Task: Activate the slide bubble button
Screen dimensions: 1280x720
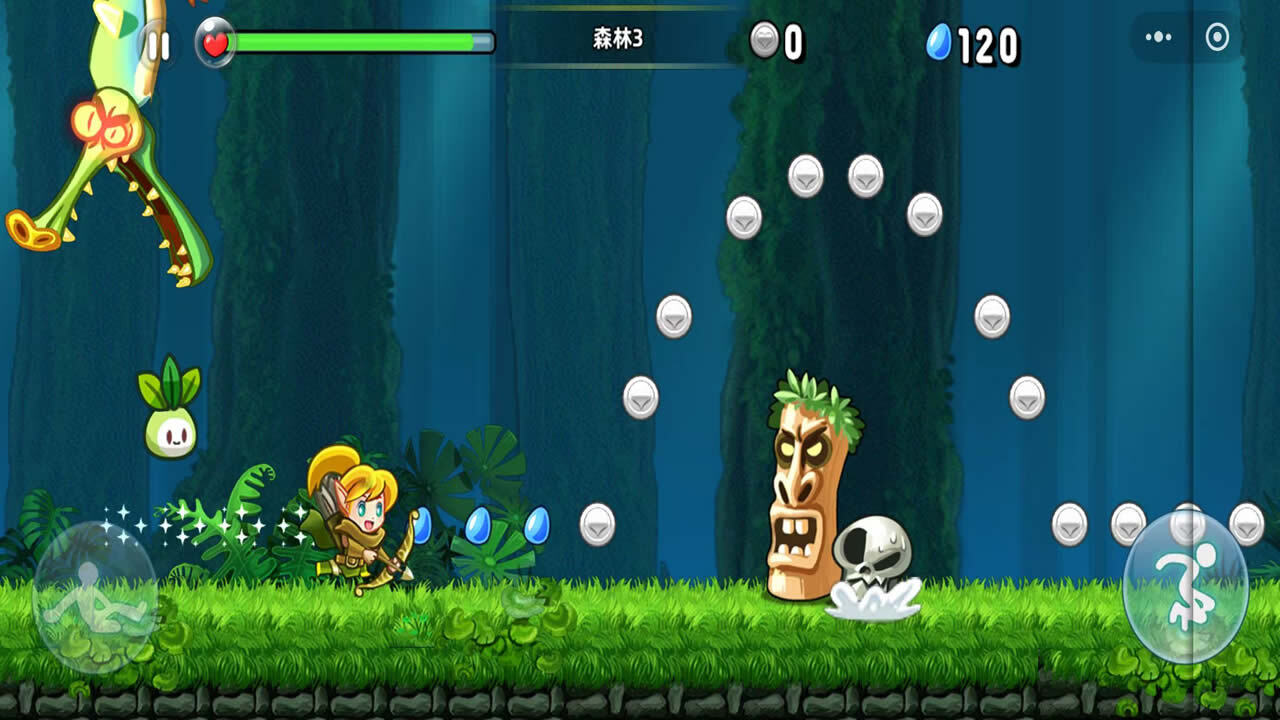Action: (95, 597)
